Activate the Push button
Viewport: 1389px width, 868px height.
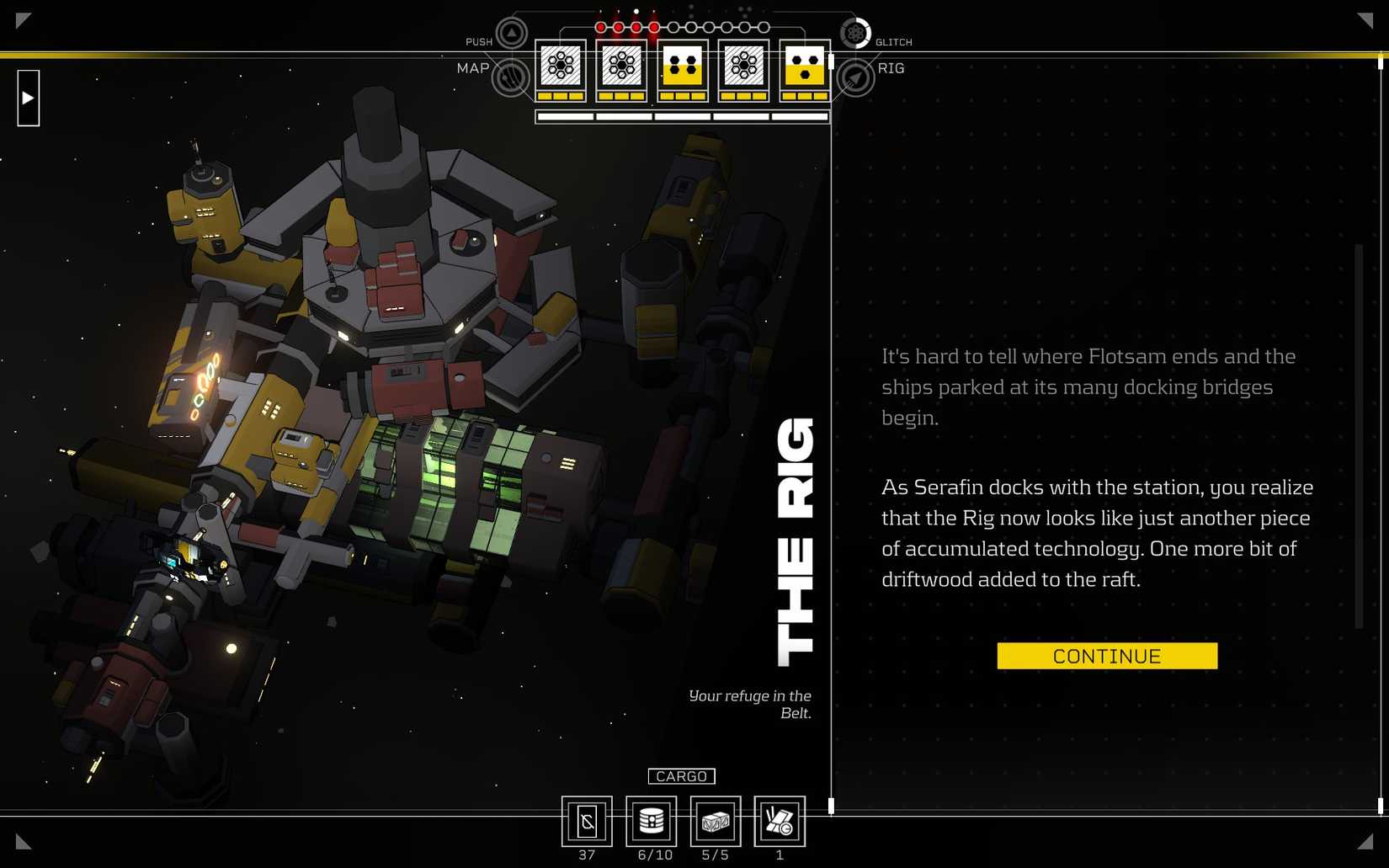511,34
